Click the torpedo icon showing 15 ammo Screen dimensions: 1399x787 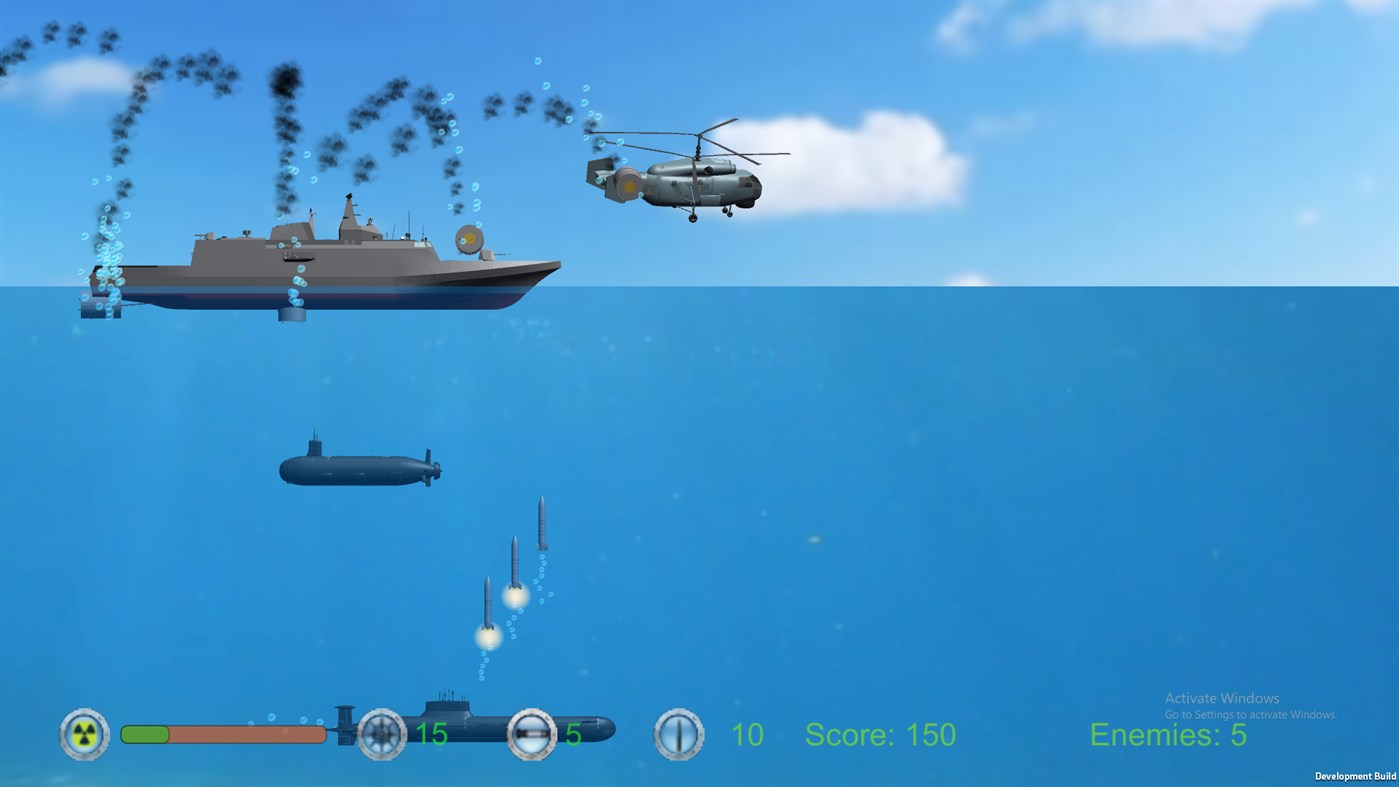(x=381, y=734)
